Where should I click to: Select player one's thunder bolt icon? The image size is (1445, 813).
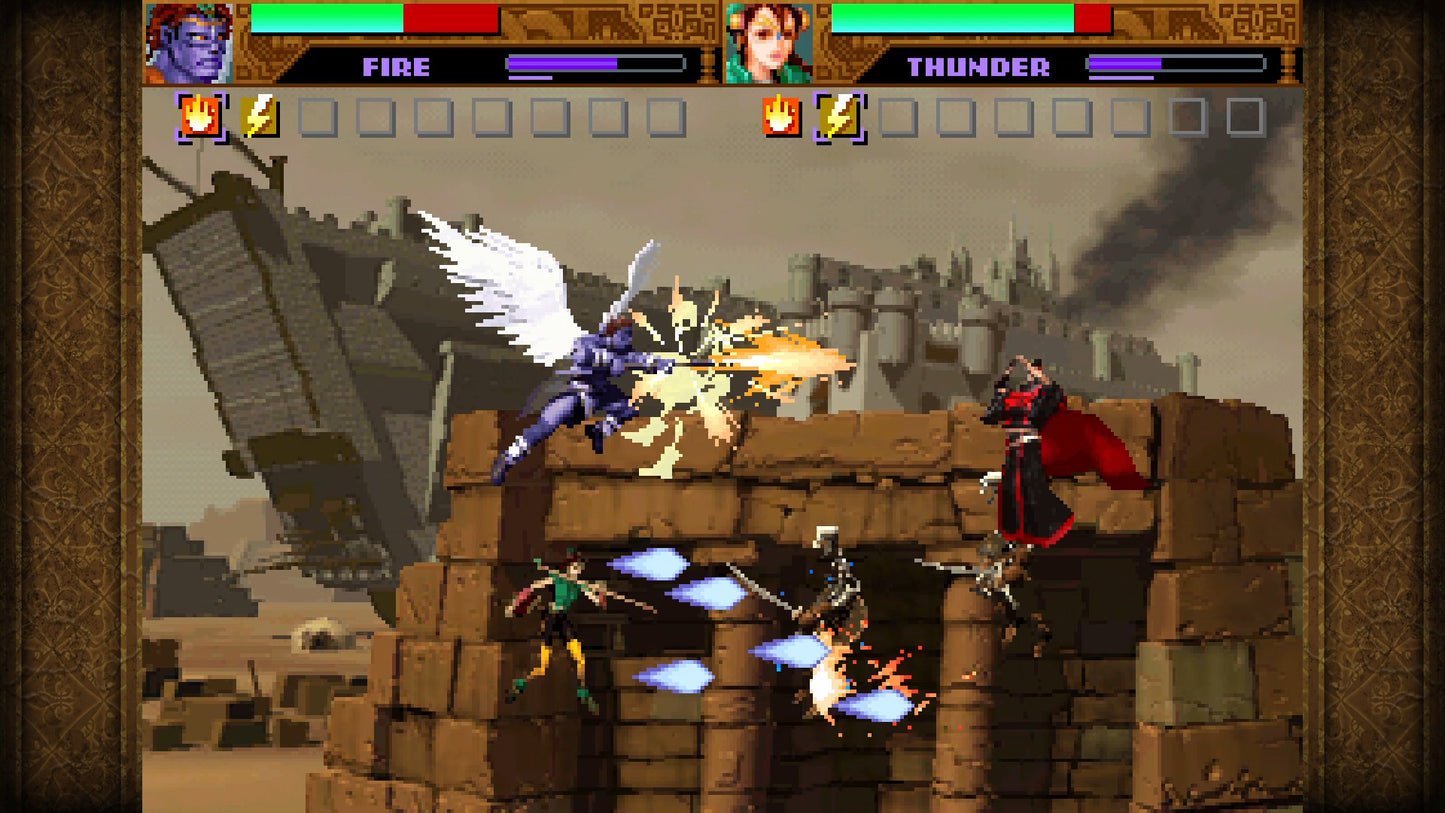(x=259, y=118)
